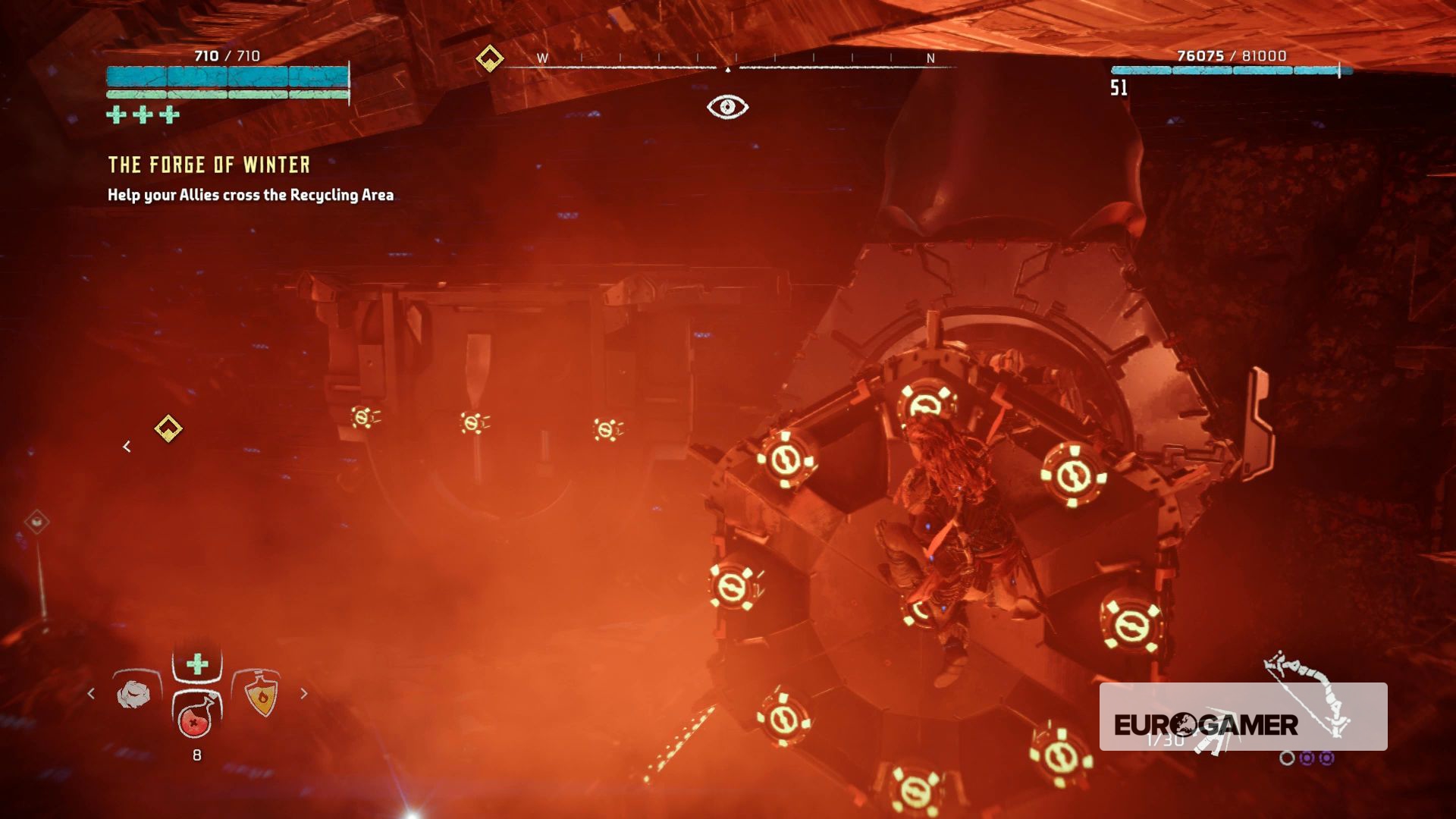Select the fire resist potion shield slot
This screenshot has height=819, width=1456.
tap(260, 693)
